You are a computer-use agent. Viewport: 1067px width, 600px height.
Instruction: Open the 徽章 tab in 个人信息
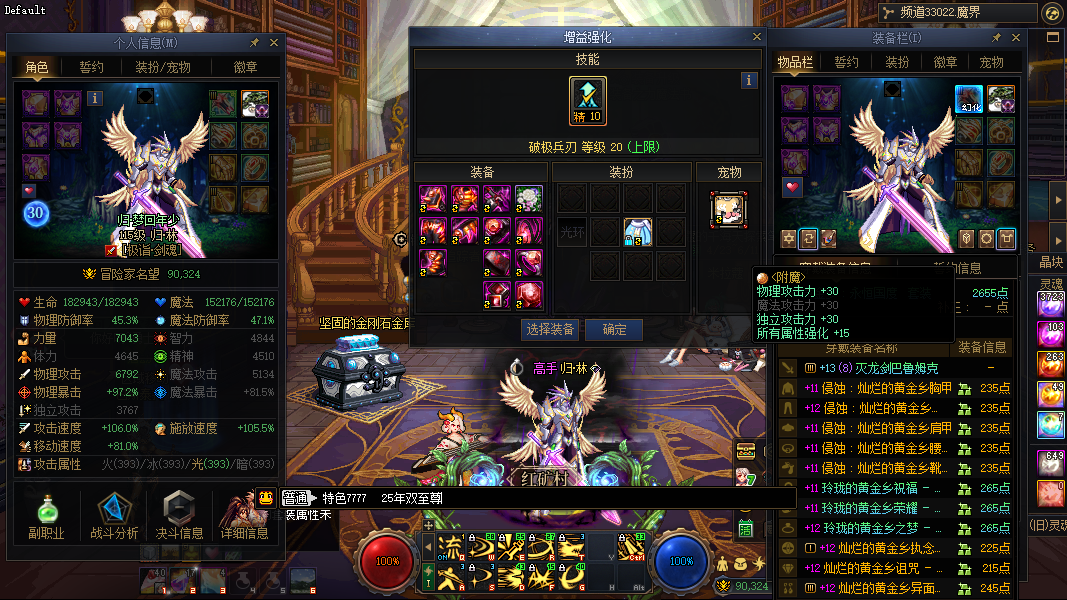click(244, 67)
